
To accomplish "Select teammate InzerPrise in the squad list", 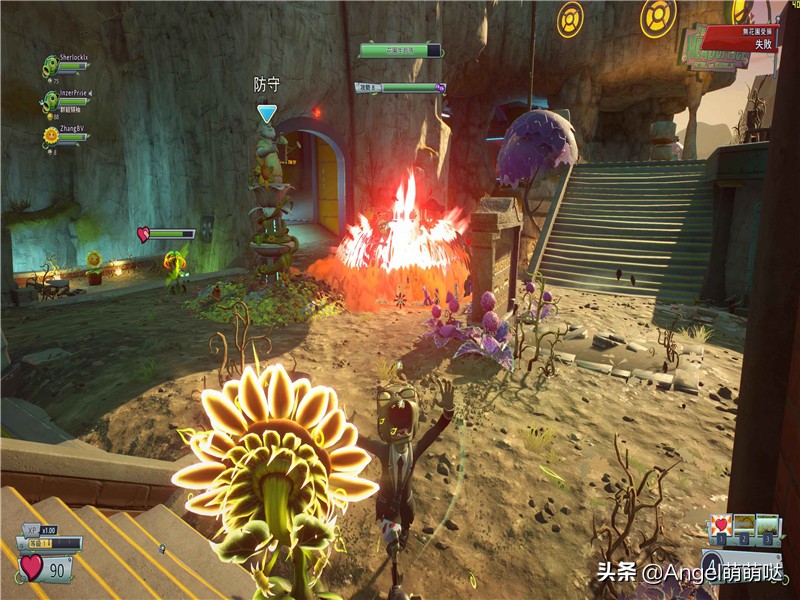I will coord(67,99).
